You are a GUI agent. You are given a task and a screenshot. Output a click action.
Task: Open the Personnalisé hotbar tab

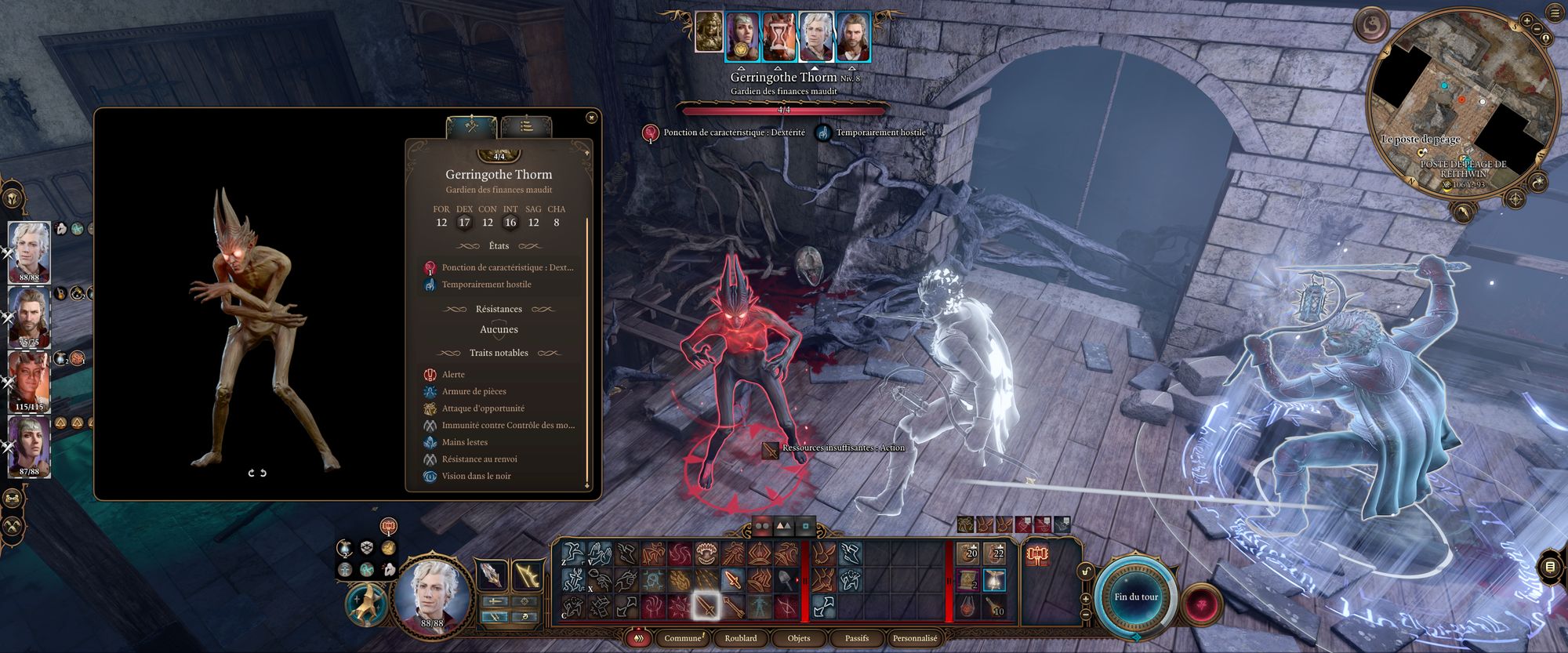click(x=915, y=638)
